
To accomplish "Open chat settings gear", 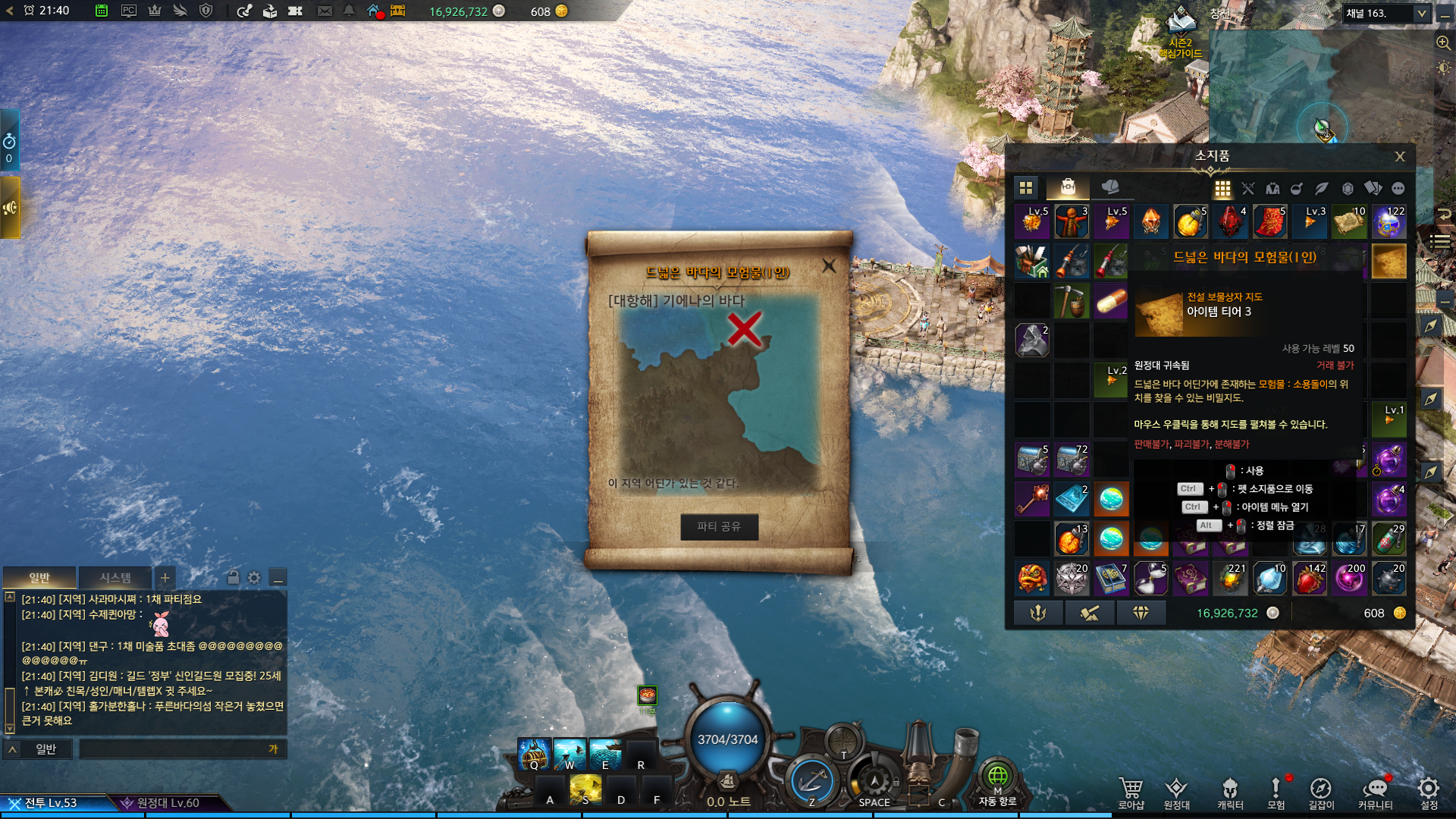I will click(254, 578).
